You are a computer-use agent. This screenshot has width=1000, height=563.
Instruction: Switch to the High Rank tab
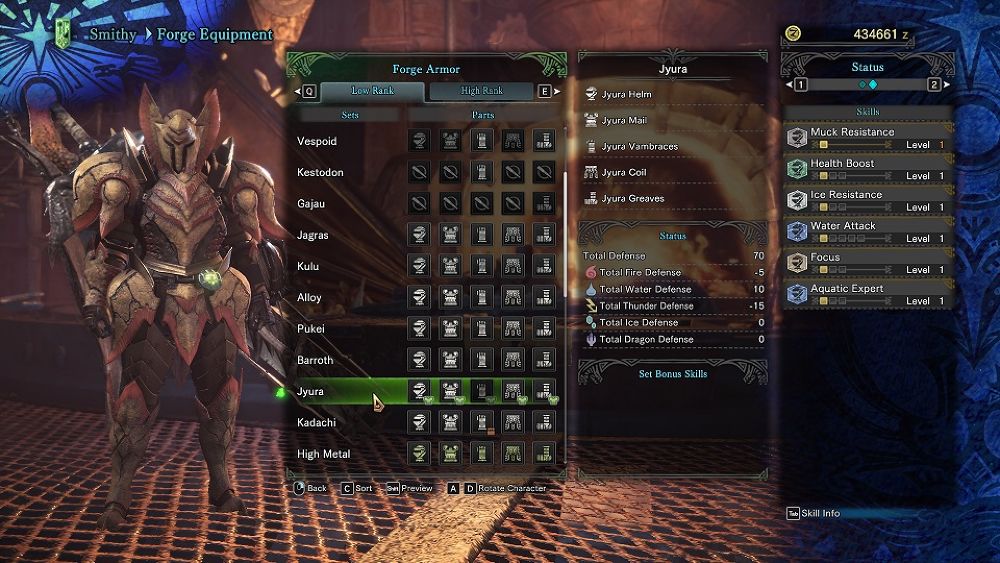coord(481,91)
